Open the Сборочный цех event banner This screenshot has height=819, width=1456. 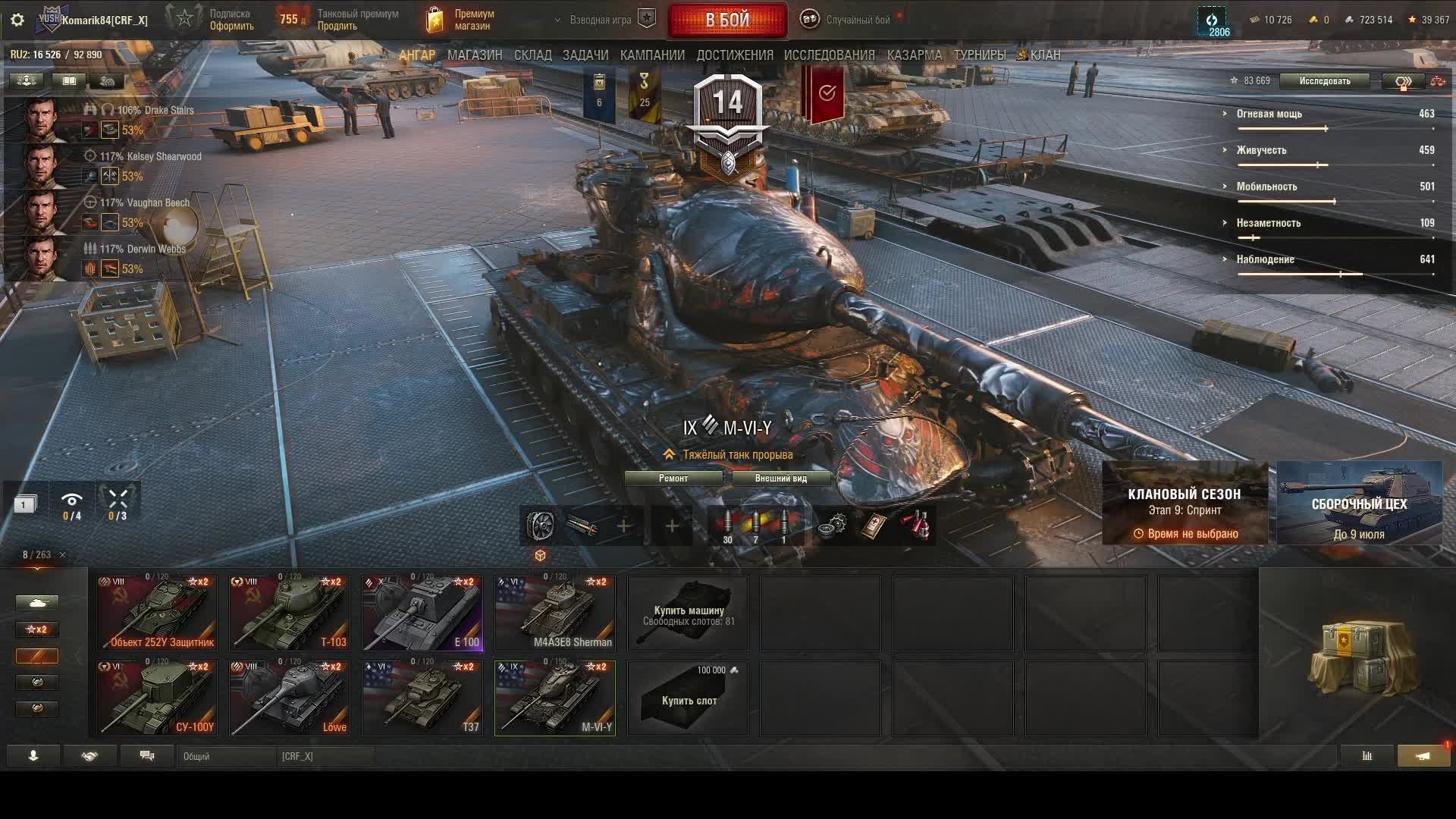(1359, 504)
